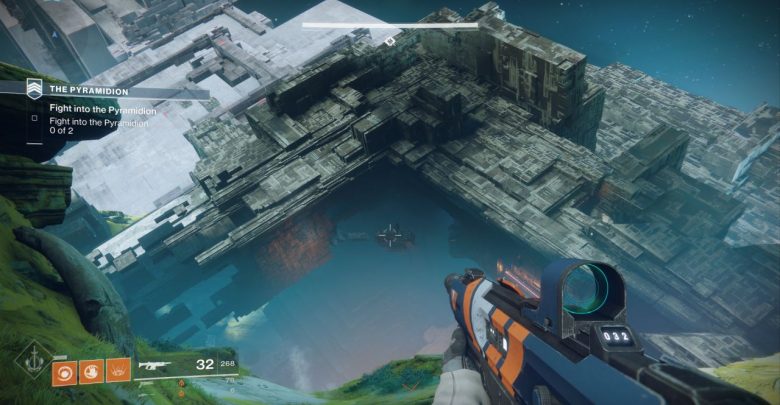Activate the grenade ability icon
780x405 pixels.
[65, 371]
